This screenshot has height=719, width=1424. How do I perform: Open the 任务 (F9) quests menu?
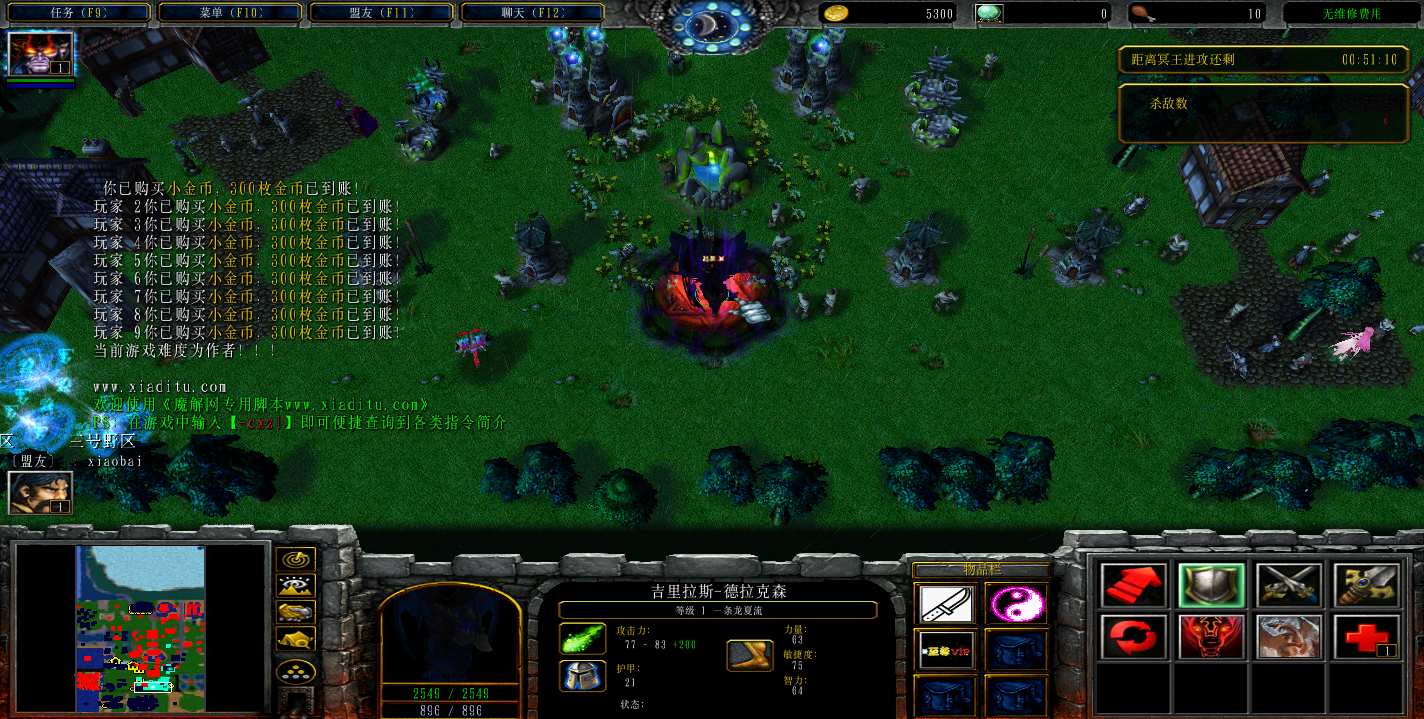click(79, 13)
